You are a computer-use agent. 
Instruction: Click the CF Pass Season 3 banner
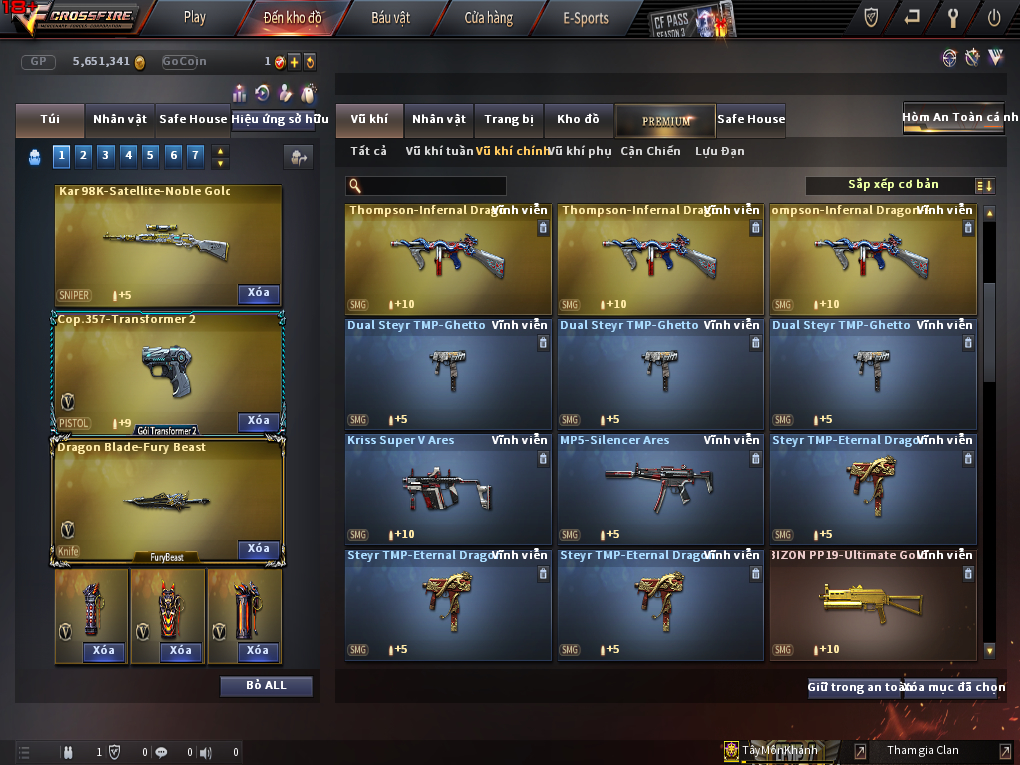click(x=692, y=19)
